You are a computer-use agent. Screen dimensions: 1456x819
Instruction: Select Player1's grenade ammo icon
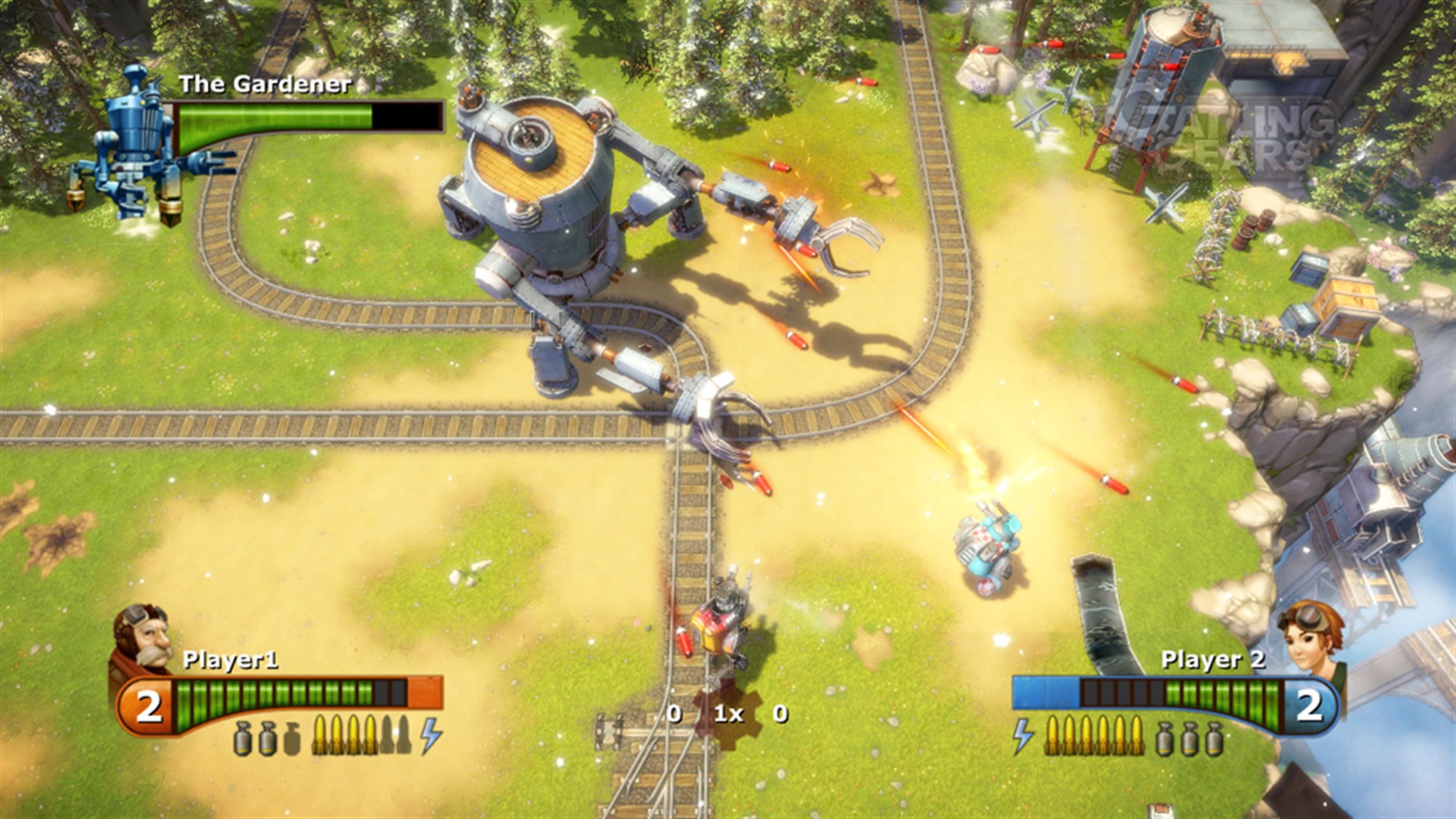(x=243, y=737)
